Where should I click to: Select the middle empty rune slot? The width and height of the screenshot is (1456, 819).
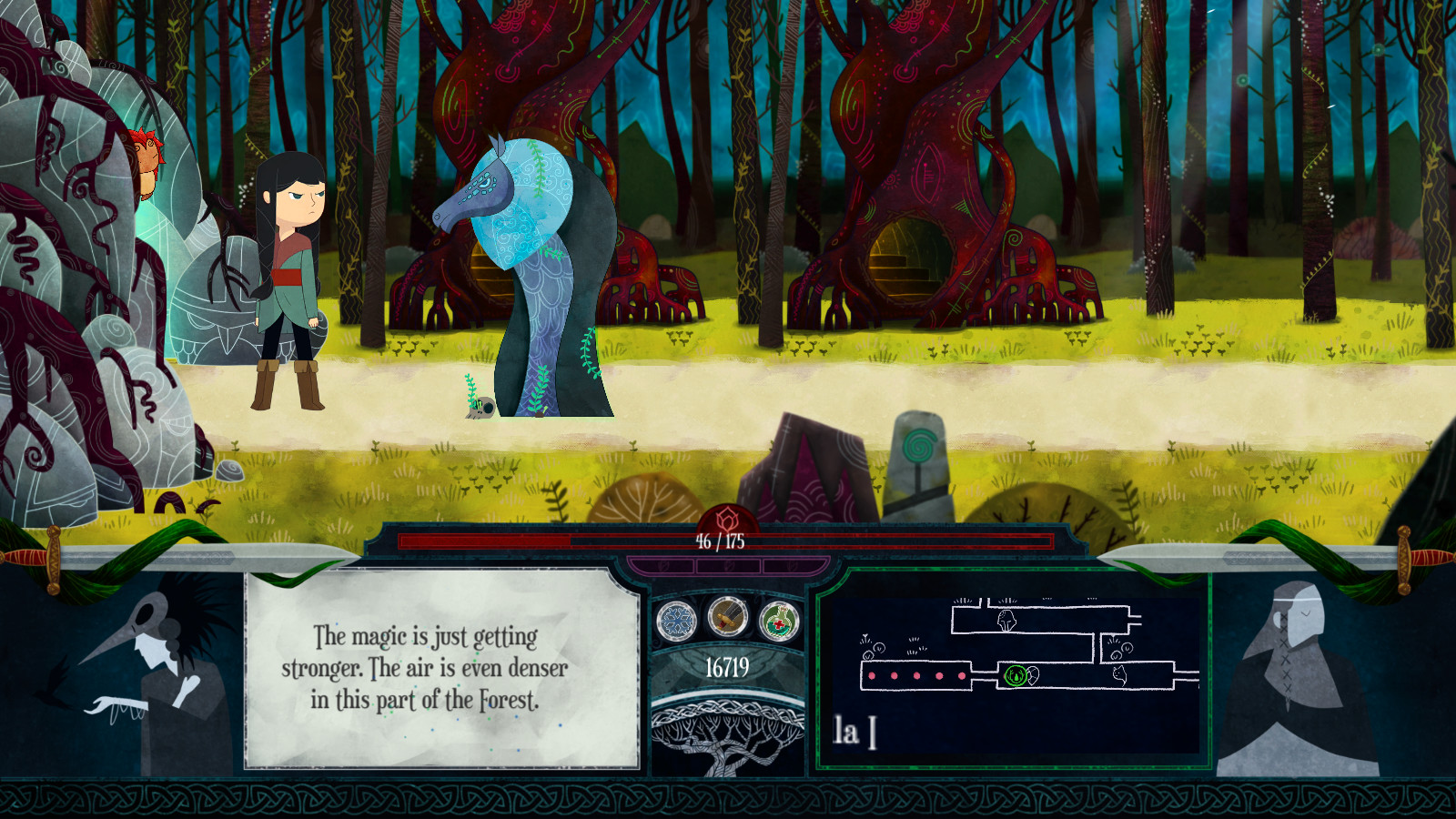(x=729, y=565)
